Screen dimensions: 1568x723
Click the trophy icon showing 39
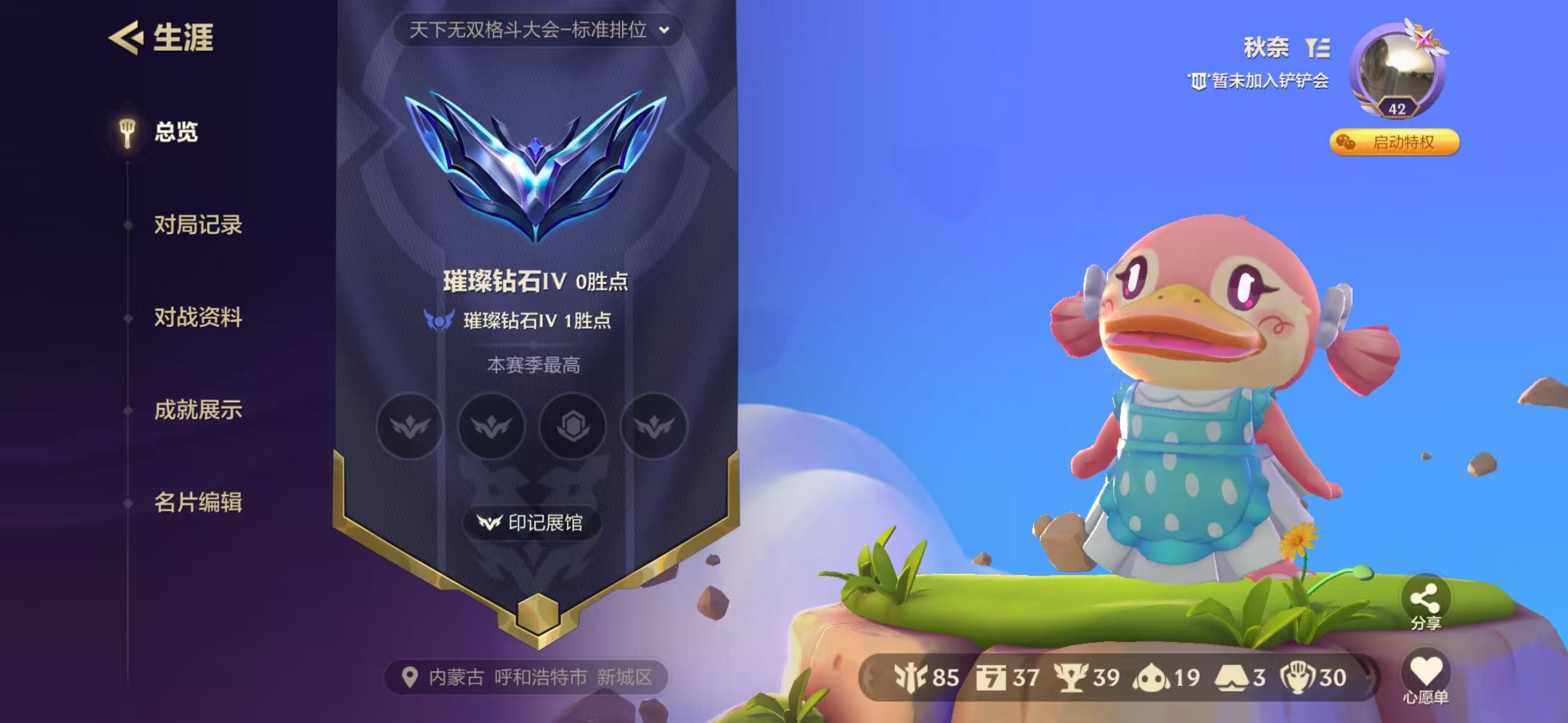point(1072,677)
